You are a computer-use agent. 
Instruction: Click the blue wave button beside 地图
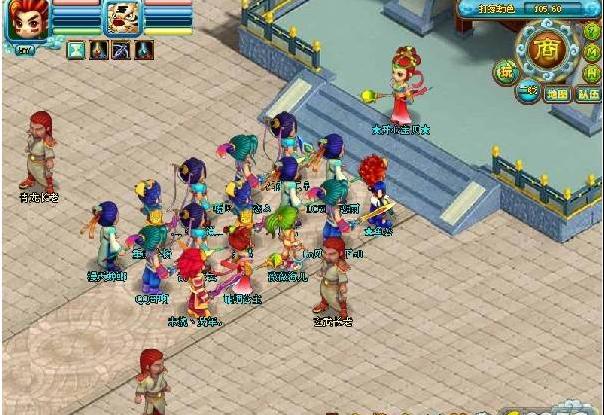tap(526, 92)
